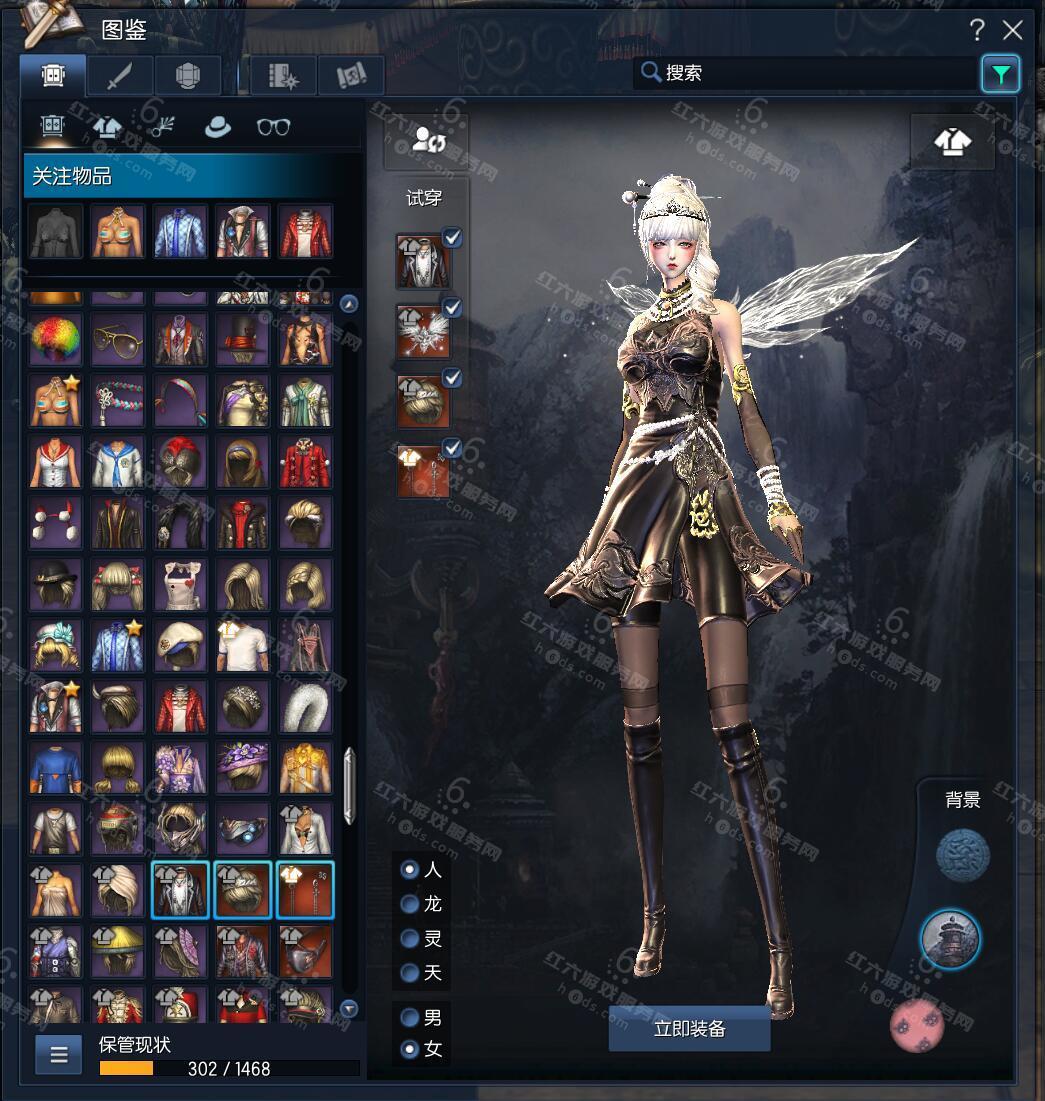Viewport: 1045px width, 1101px height.
Task: Select the blue round stone background
Action: 962,856
